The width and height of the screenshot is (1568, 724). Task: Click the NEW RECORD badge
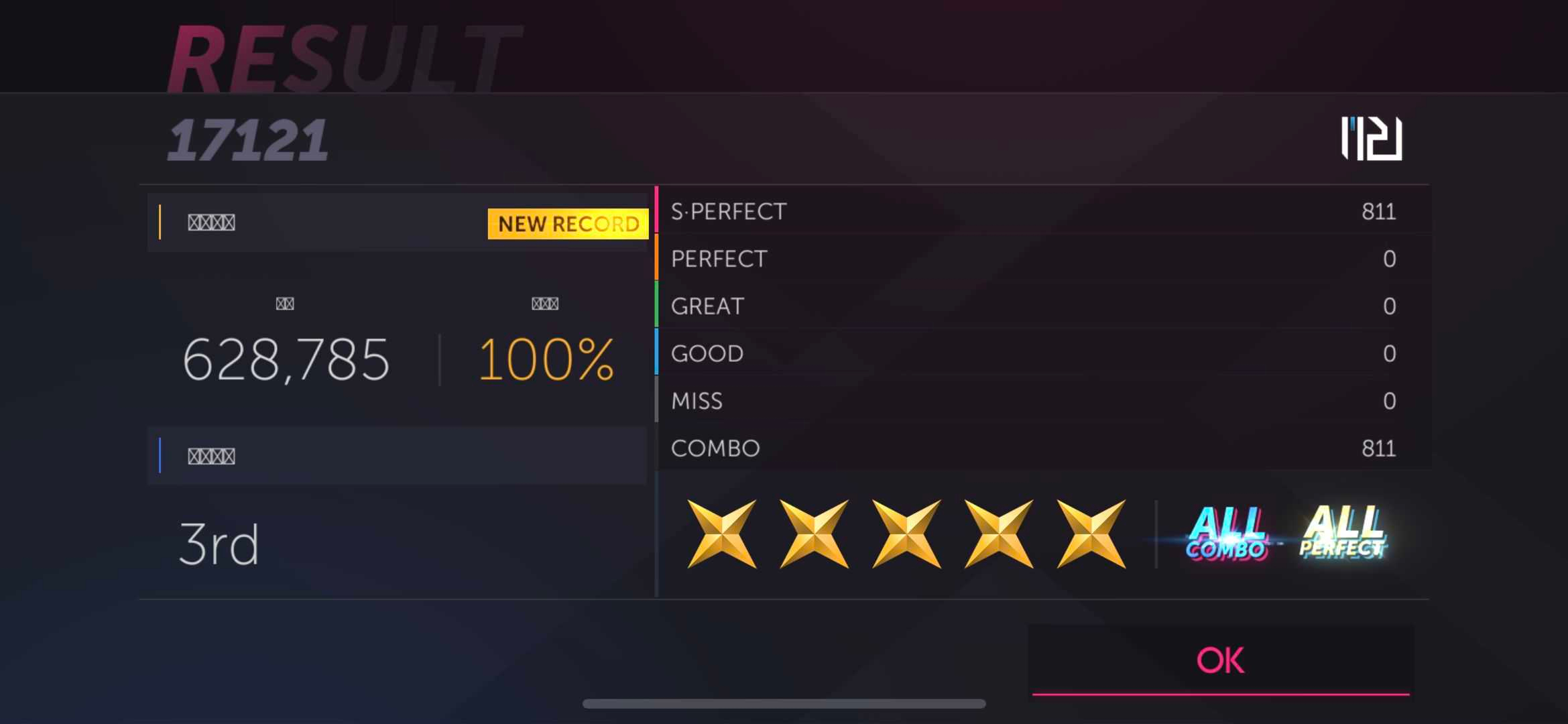[566, 224]
